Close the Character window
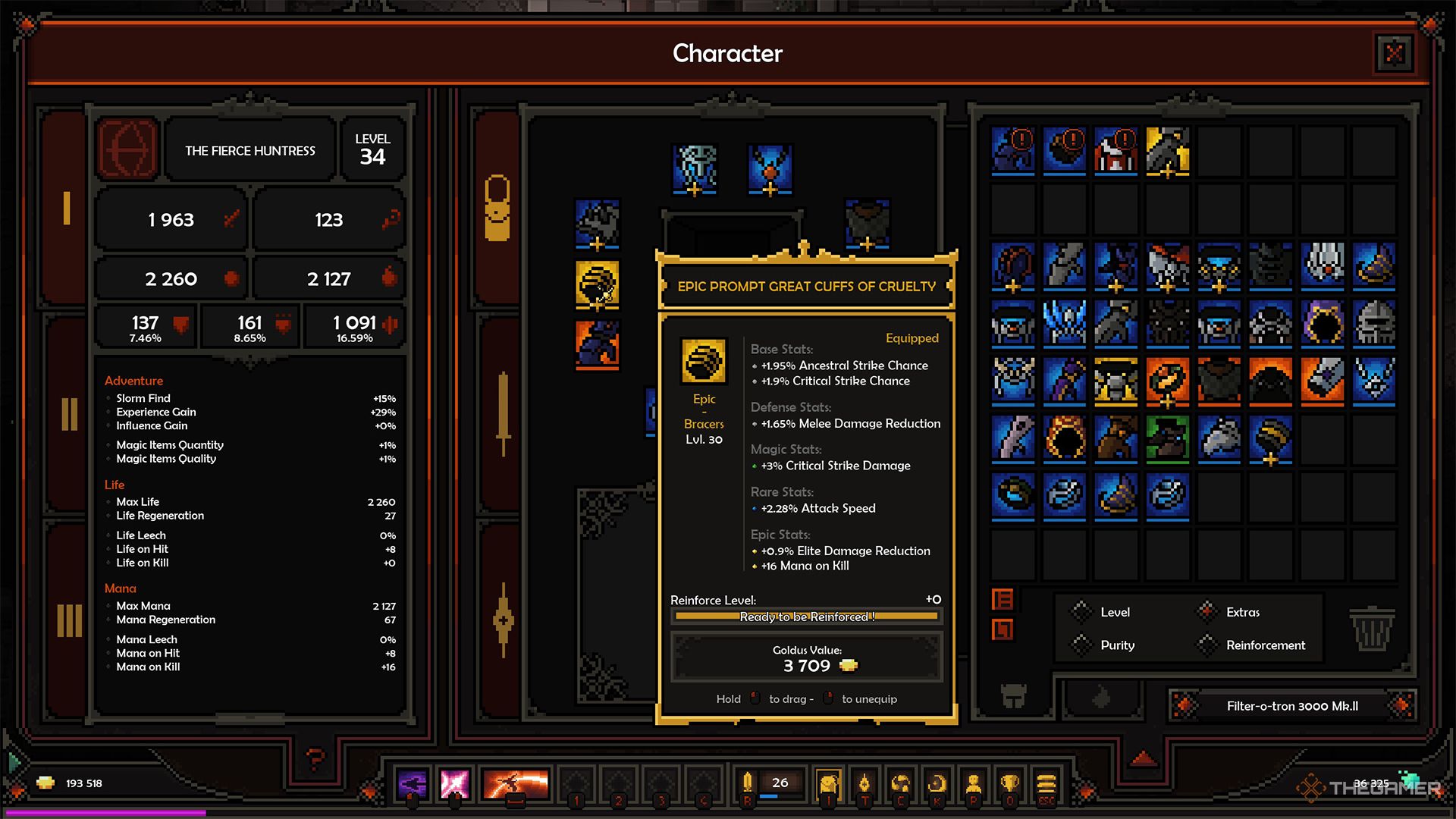1456x819 pixels. (1394, 54)
